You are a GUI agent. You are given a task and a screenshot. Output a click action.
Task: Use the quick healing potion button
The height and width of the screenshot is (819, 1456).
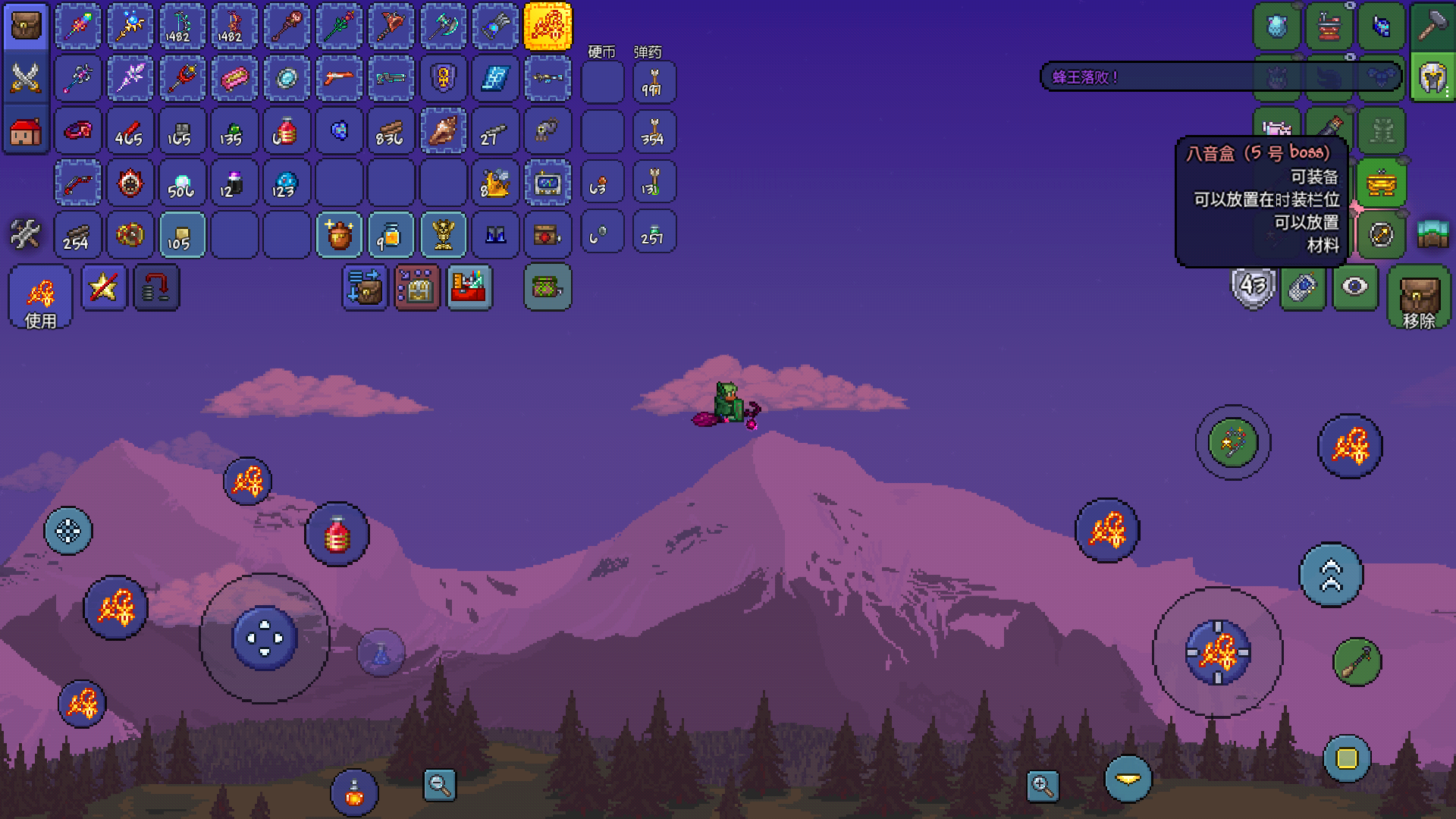337,535
